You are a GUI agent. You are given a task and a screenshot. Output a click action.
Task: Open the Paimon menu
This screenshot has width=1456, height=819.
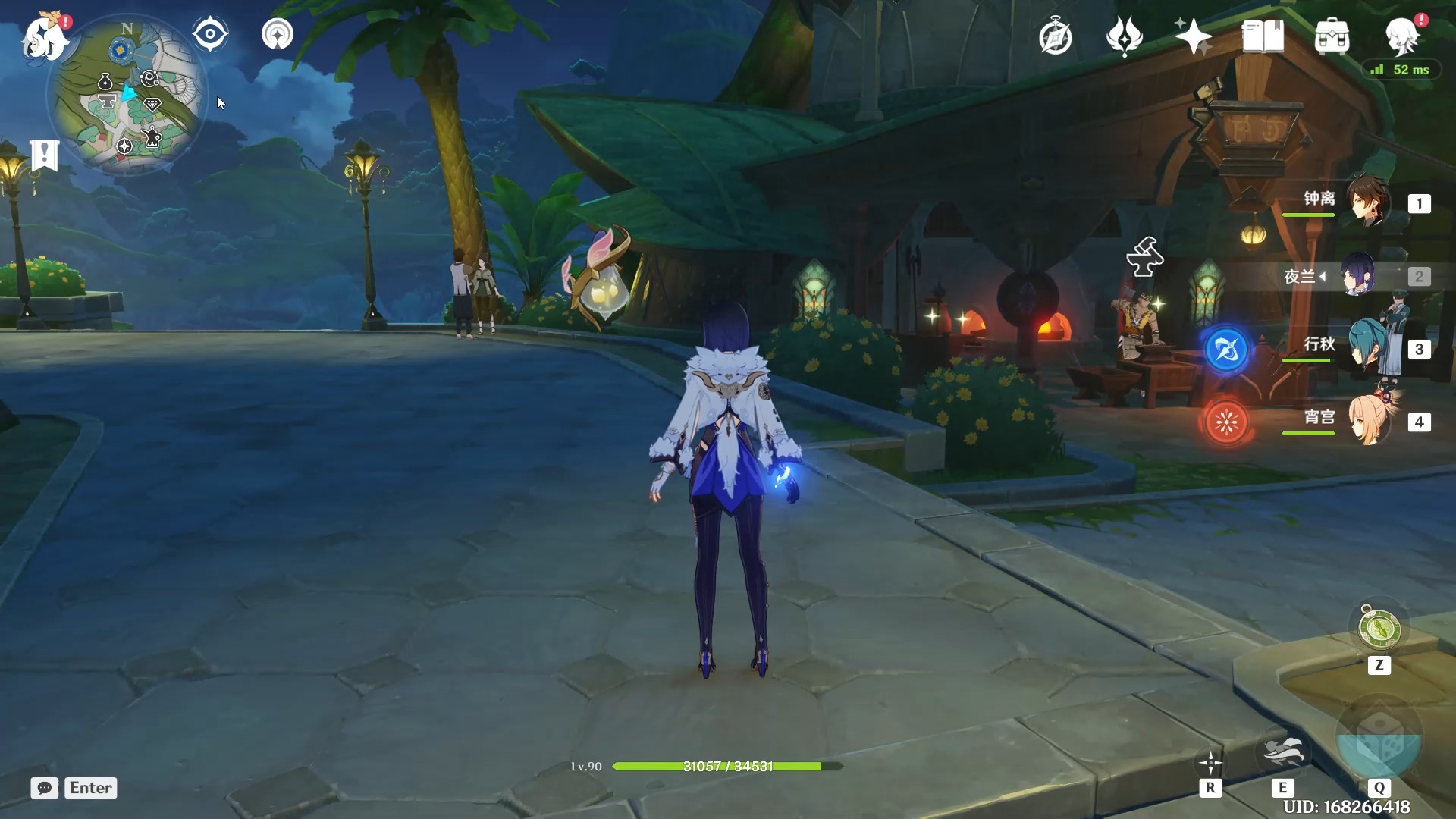(x=45, y=36)
